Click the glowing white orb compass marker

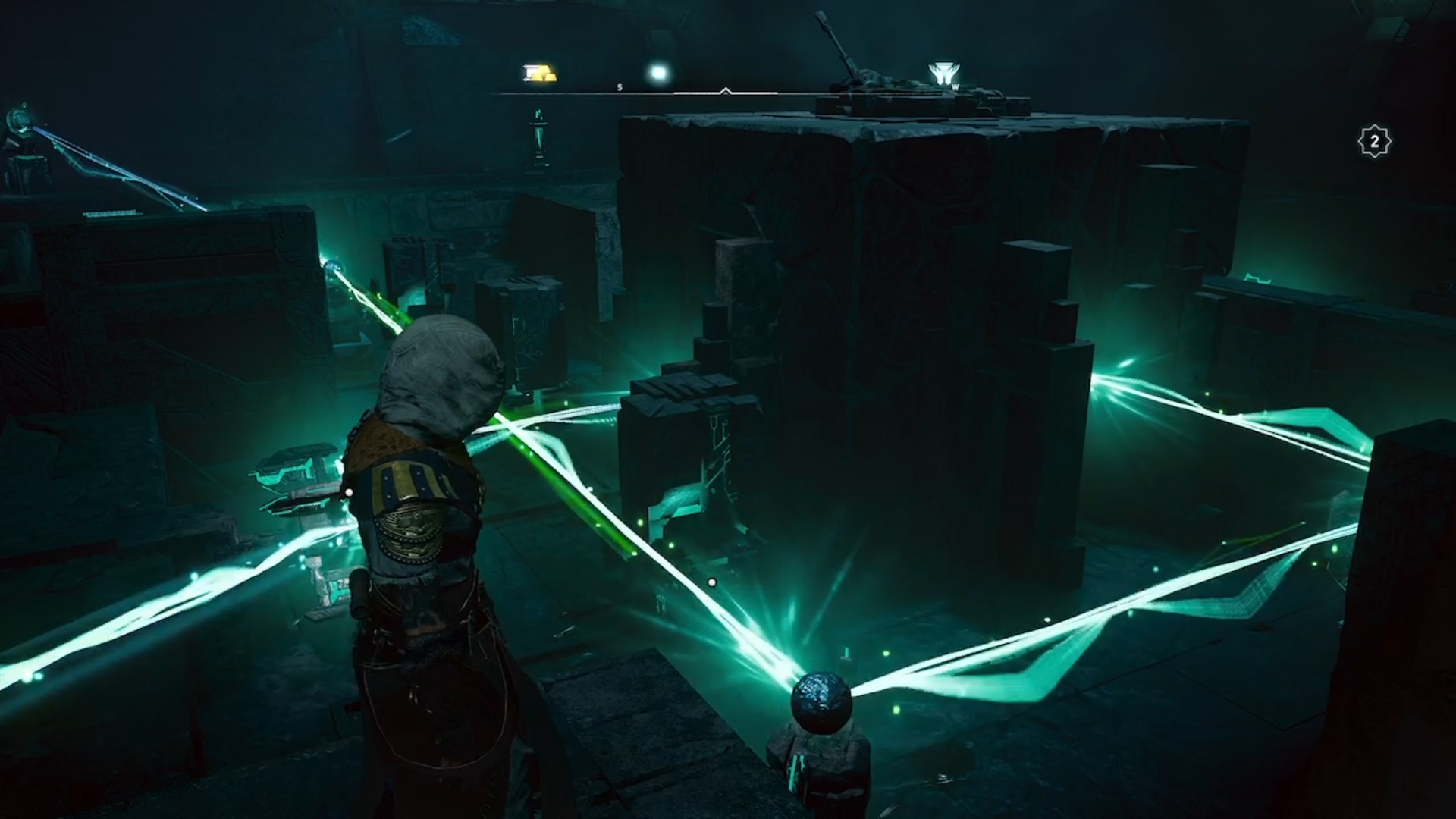[658, 73]
